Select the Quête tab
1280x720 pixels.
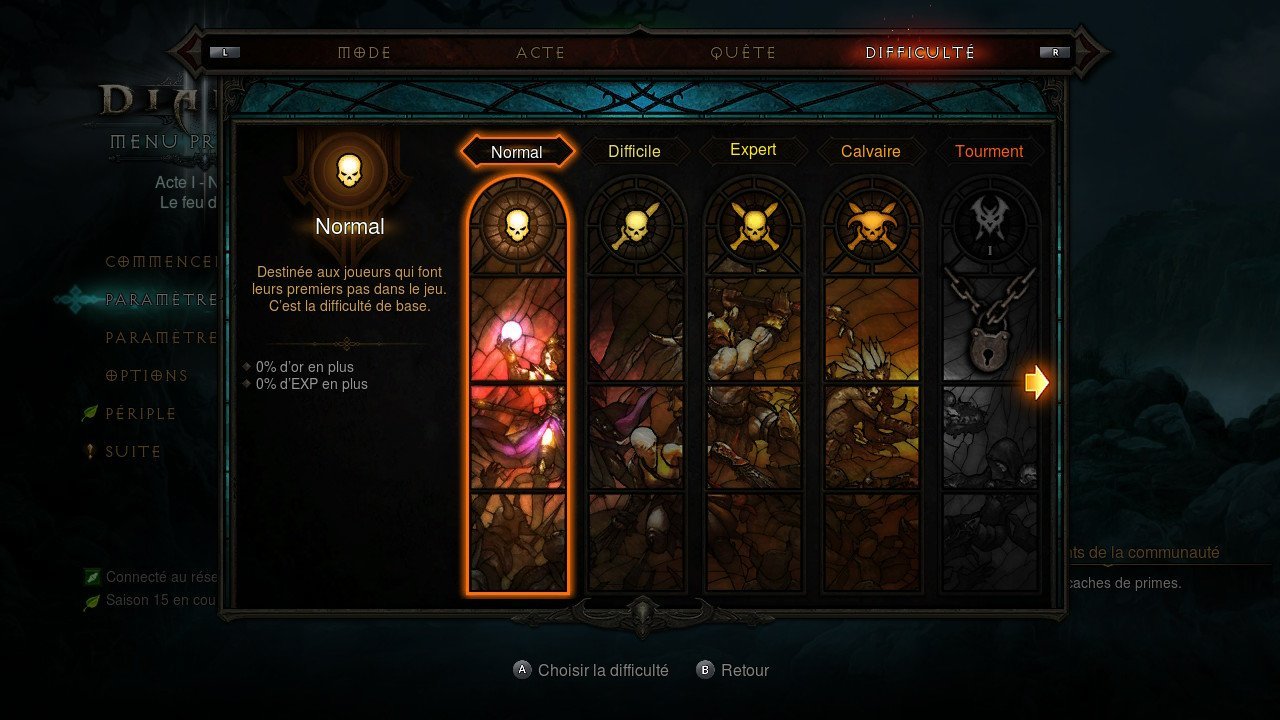click(743, 53)
